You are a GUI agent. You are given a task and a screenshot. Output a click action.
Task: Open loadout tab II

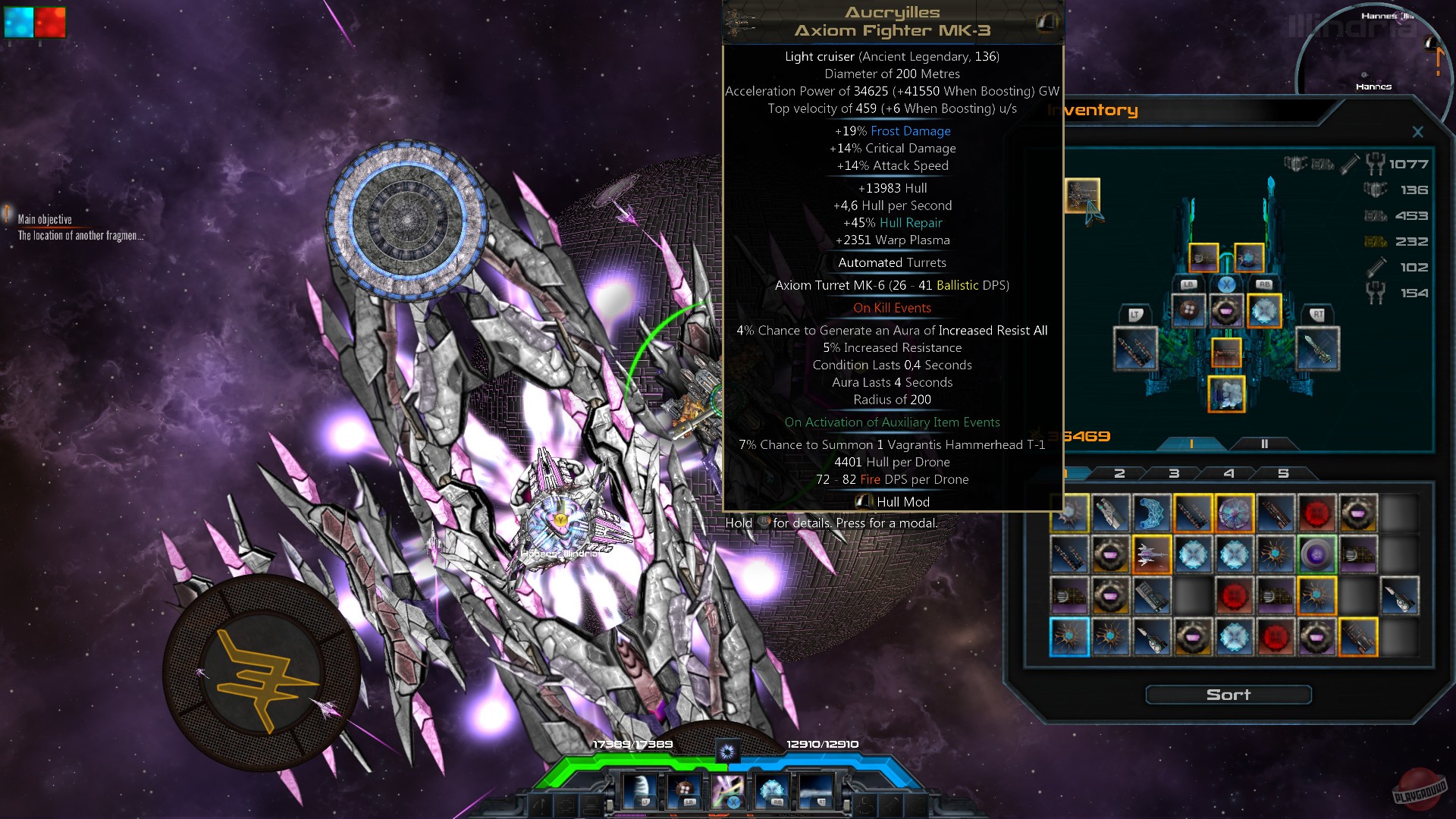pyautogui.click(x=1264, y=444)
